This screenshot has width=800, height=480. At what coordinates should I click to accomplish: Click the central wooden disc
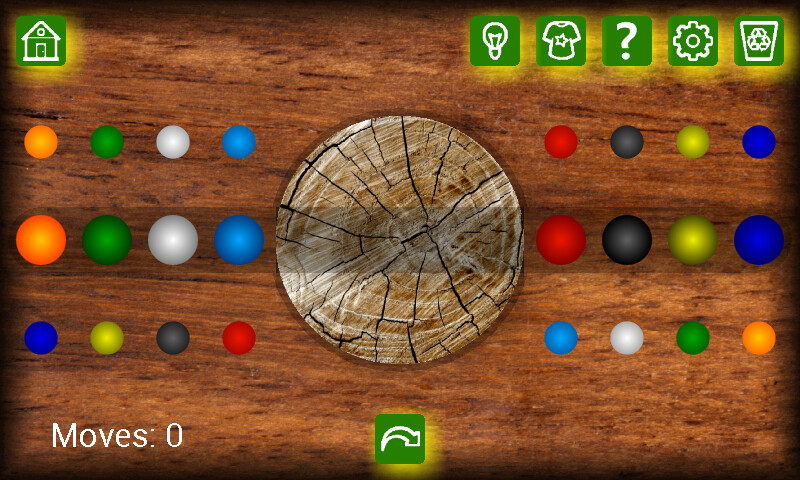pyautogui.click(x=400, y=240)
